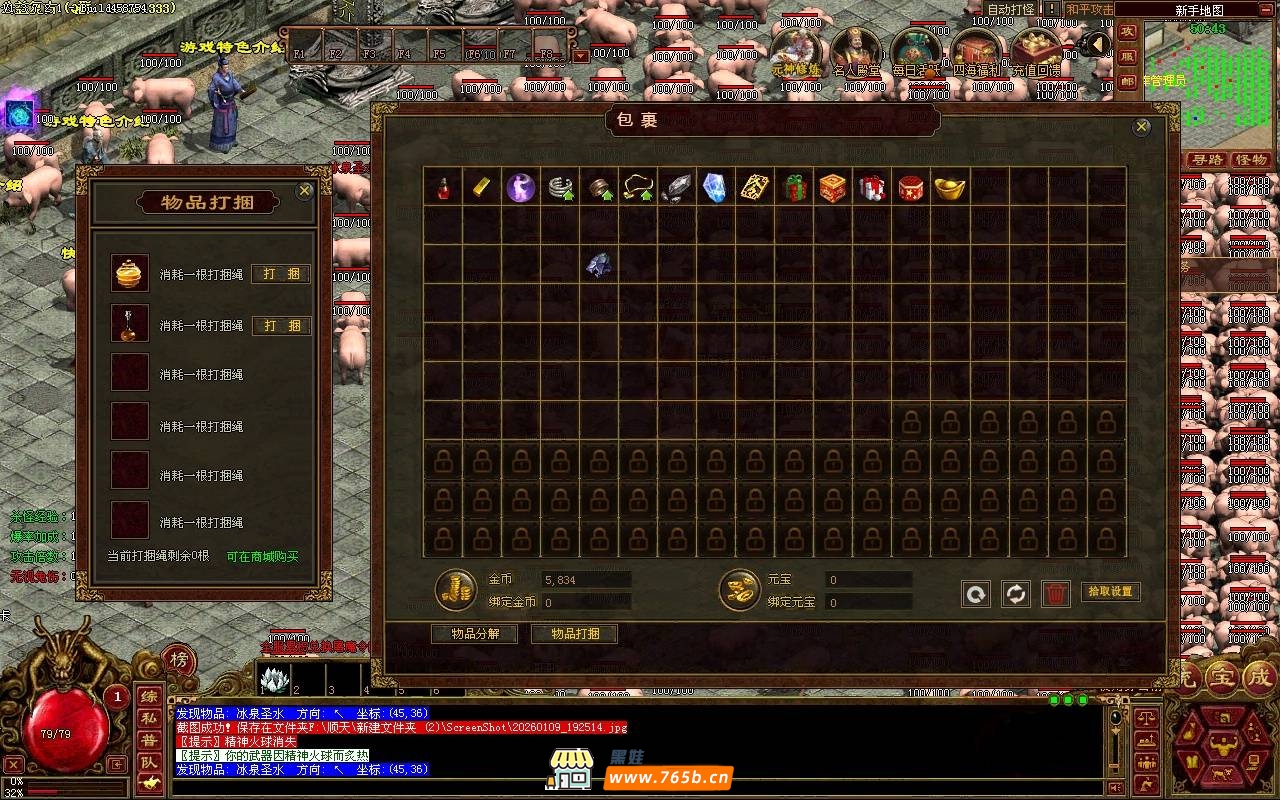
Task: Select the gold ingot (元宝) item
Action: [949, 187]
